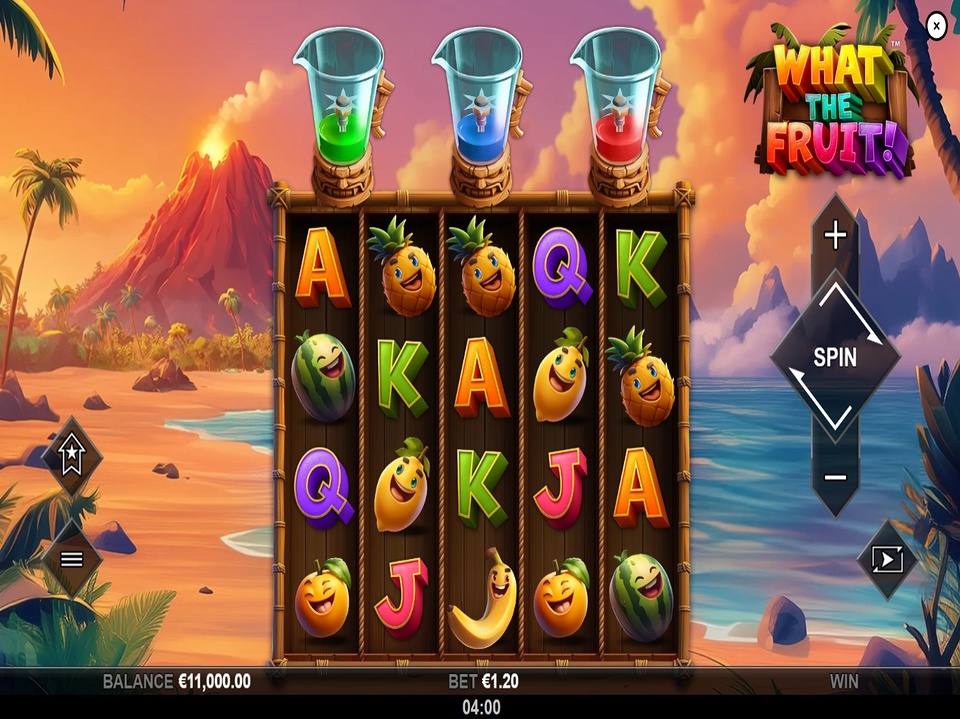Open the star bonus feature button
This screenshot has width=960, height=719.
click(x=72, y=458)
